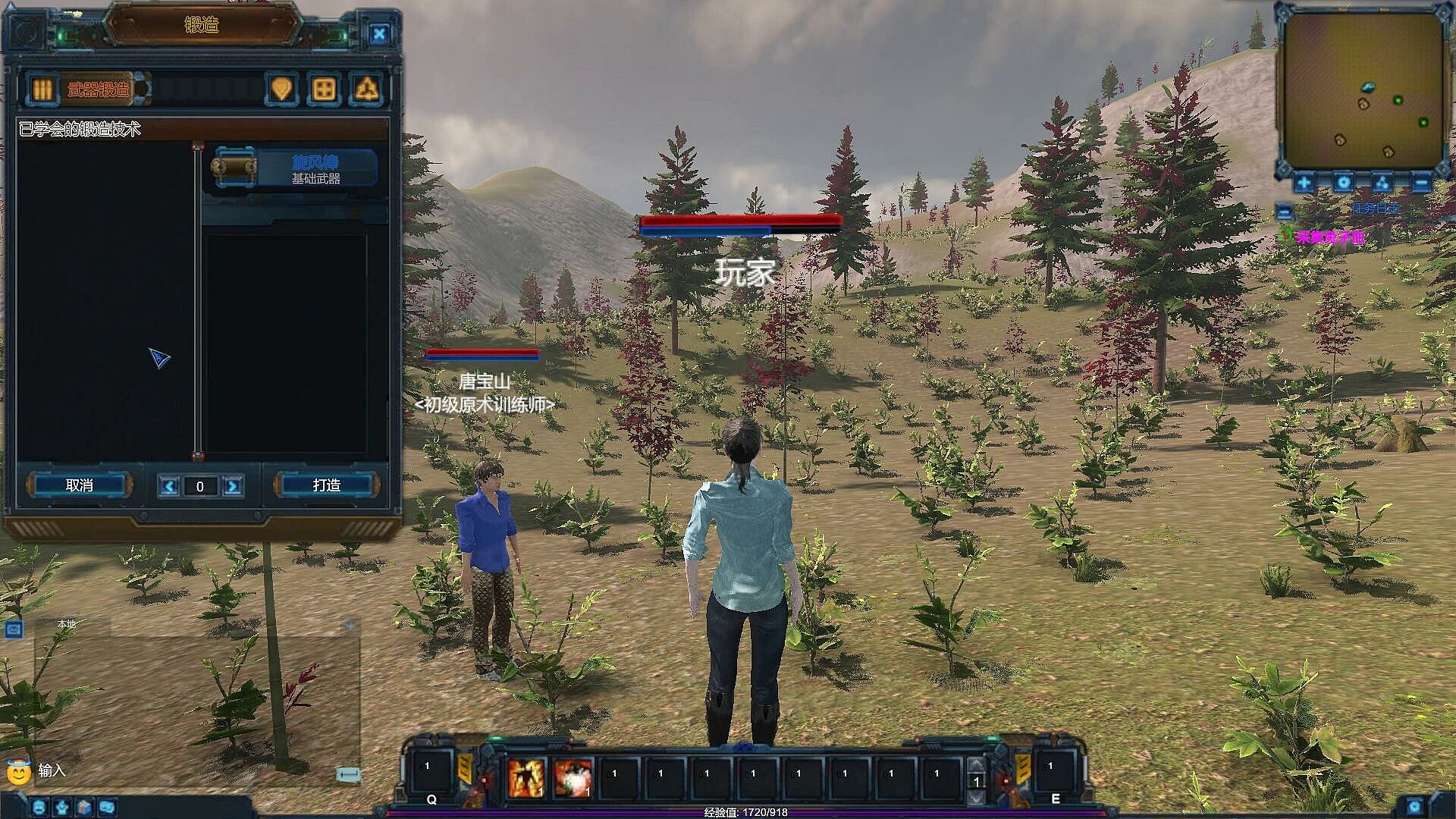
Task: Open the emoji smiley in chat
Action: pyautogui.click(x=18, y=772)
